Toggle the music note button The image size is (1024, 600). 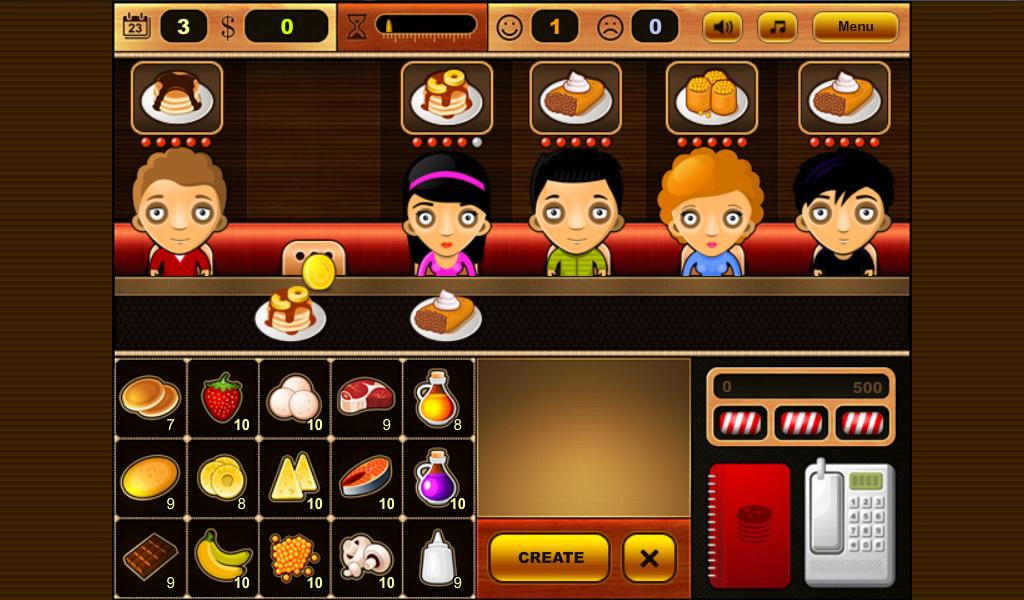point(777,27)
